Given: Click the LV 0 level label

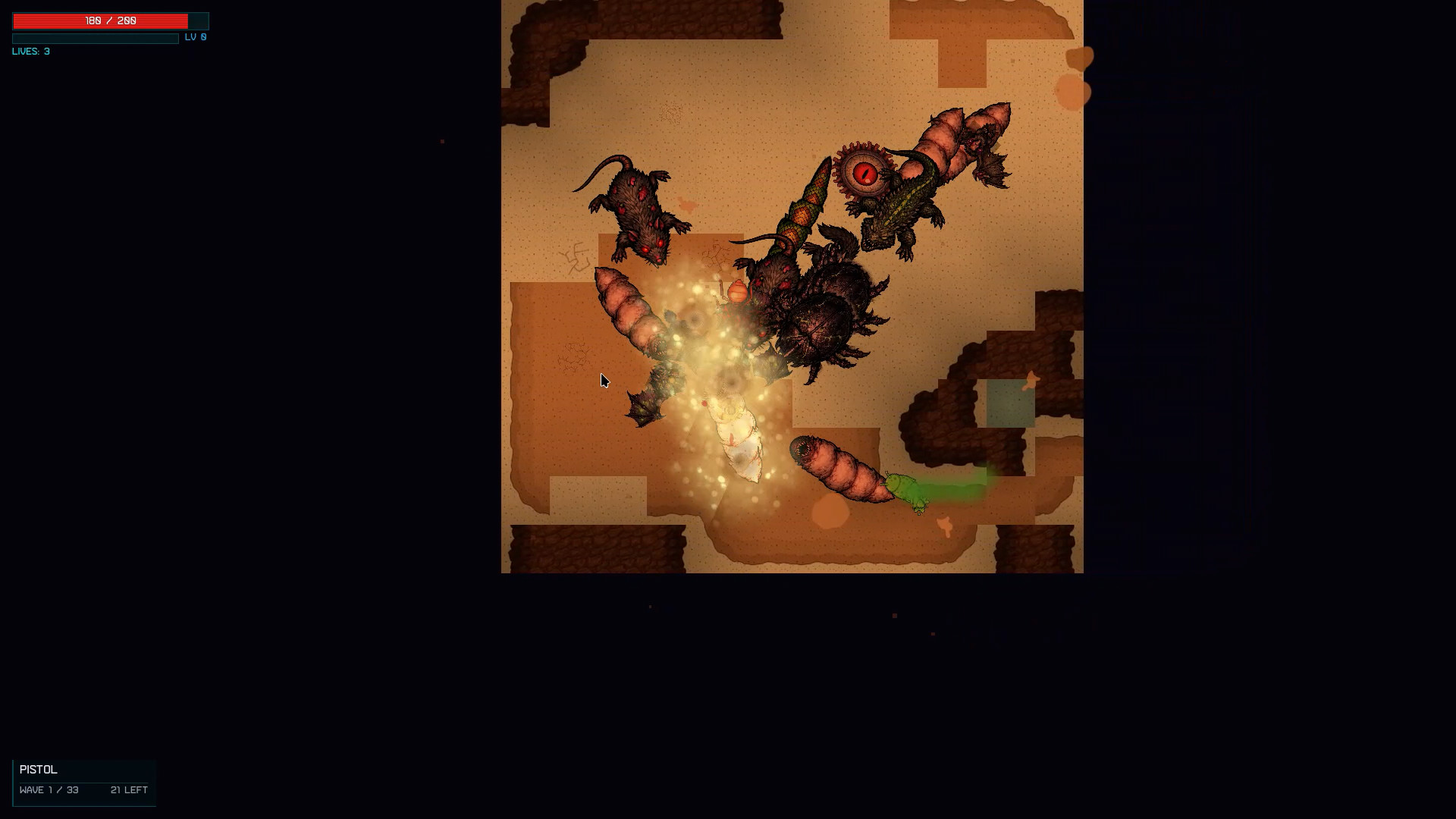Looking at the screenshot, I should (196, 36).
